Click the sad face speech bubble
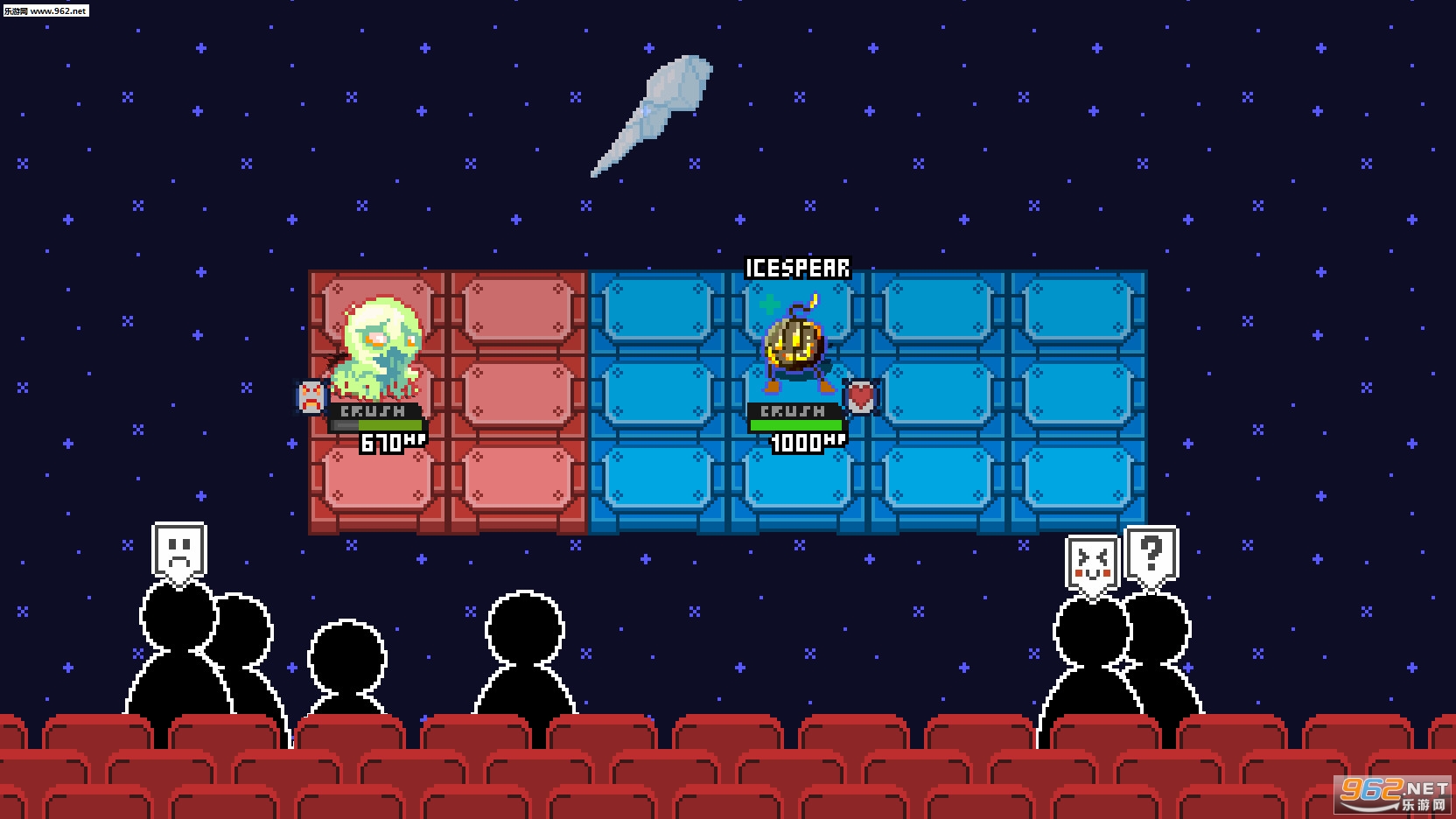 coord(179,547)
